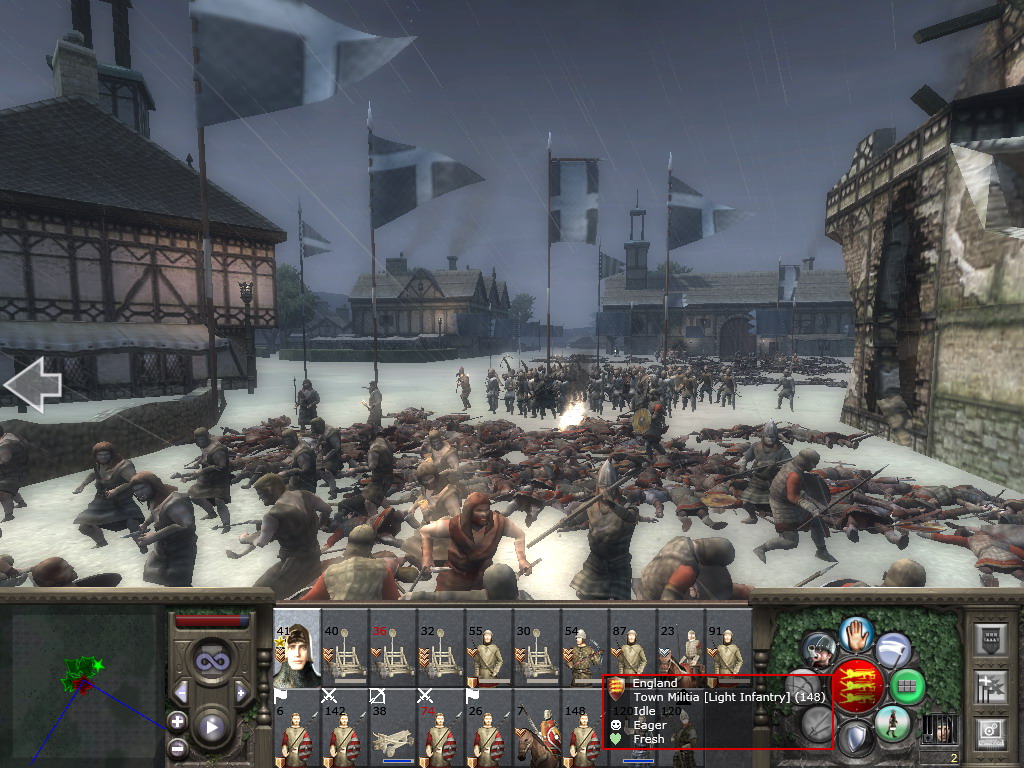
Task: Decrease game speed with the minus arrow
Action: [181, 692]
